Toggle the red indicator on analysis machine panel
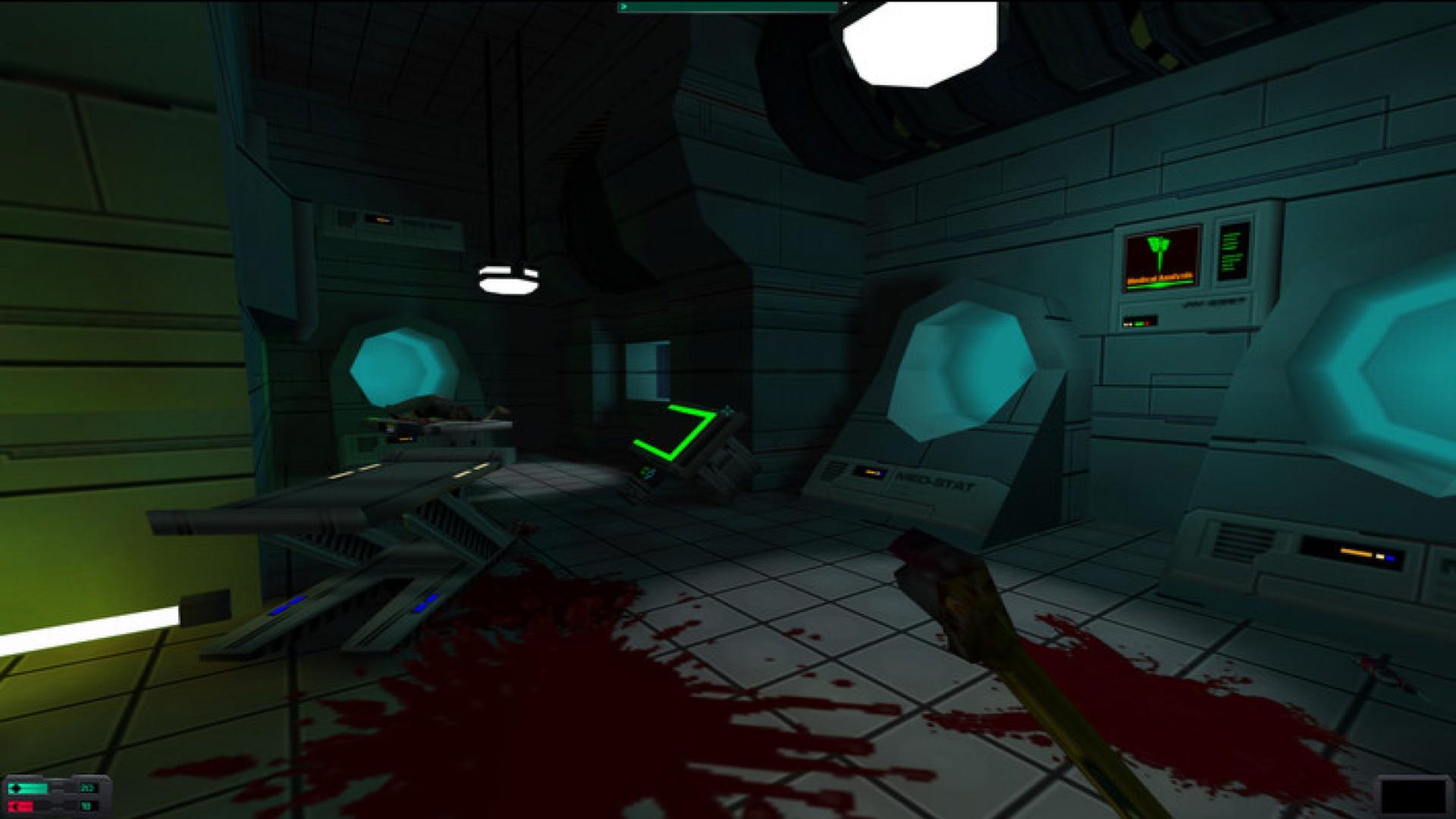1456x819 pixels. [x=1148, y=324]
